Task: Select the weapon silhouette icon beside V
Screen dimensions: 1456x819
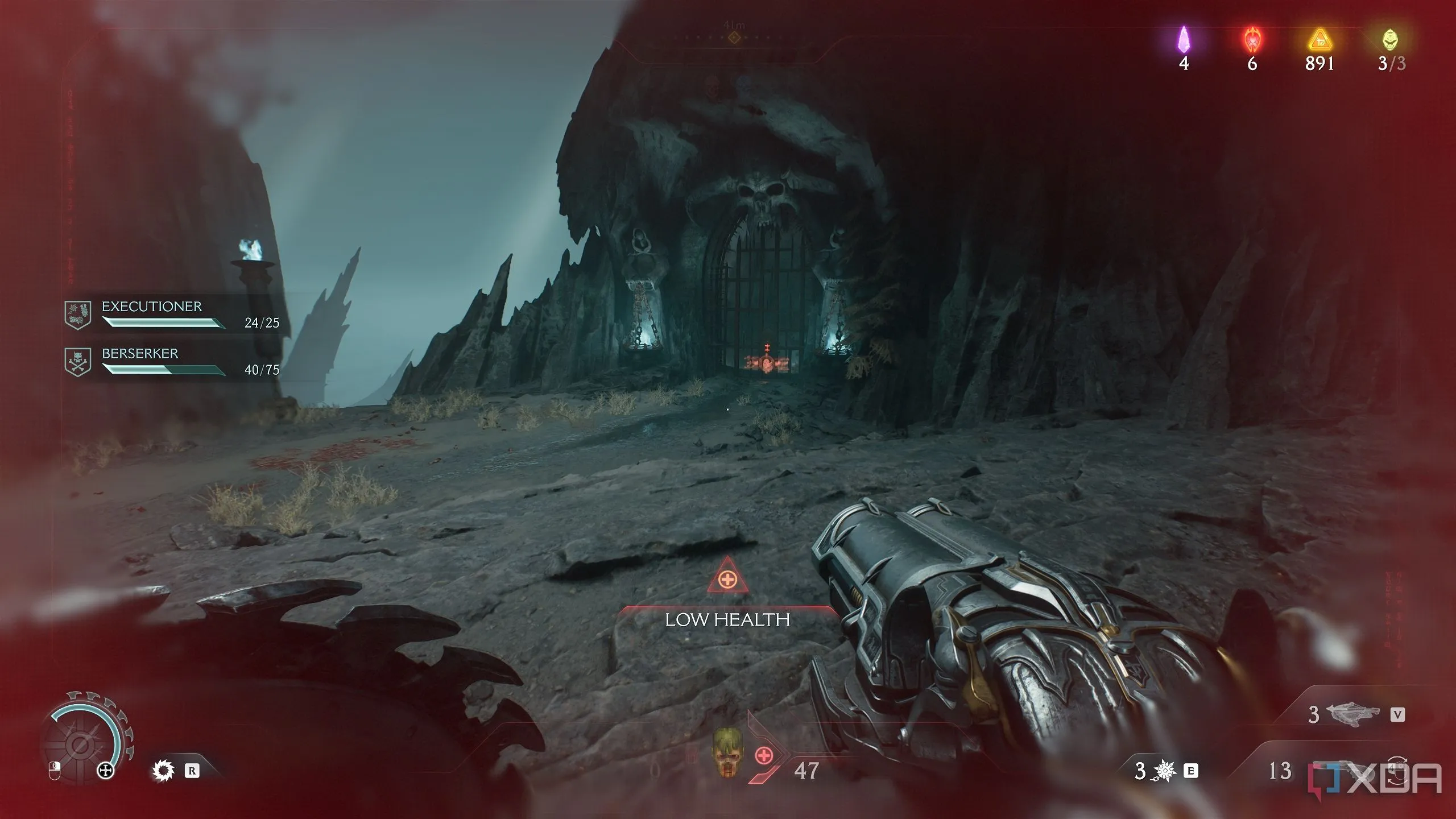Action: pyautogui.click(x=1354, y=714)
